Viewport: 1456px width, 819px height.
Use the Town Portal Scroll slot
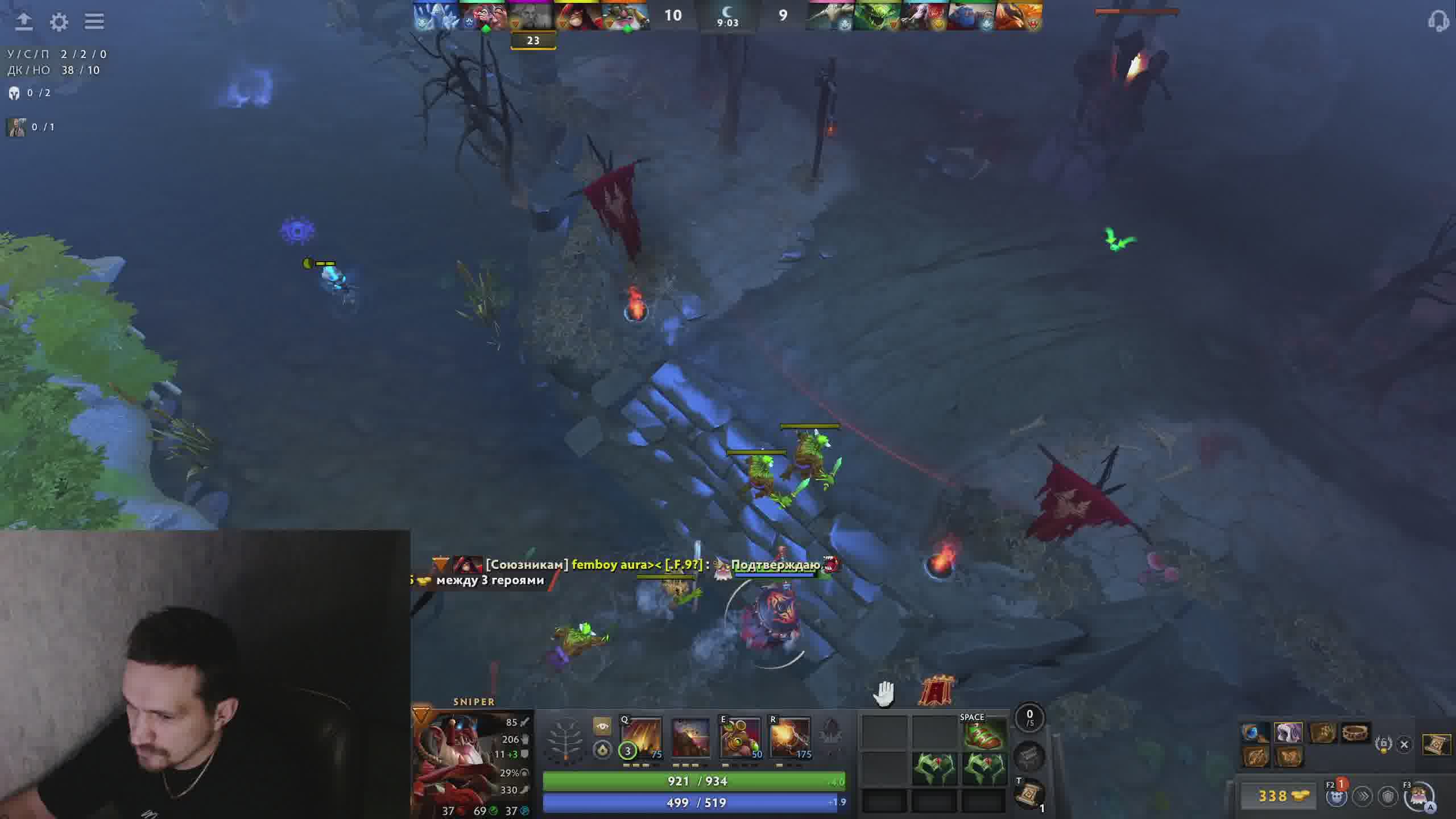[1030, 795]
